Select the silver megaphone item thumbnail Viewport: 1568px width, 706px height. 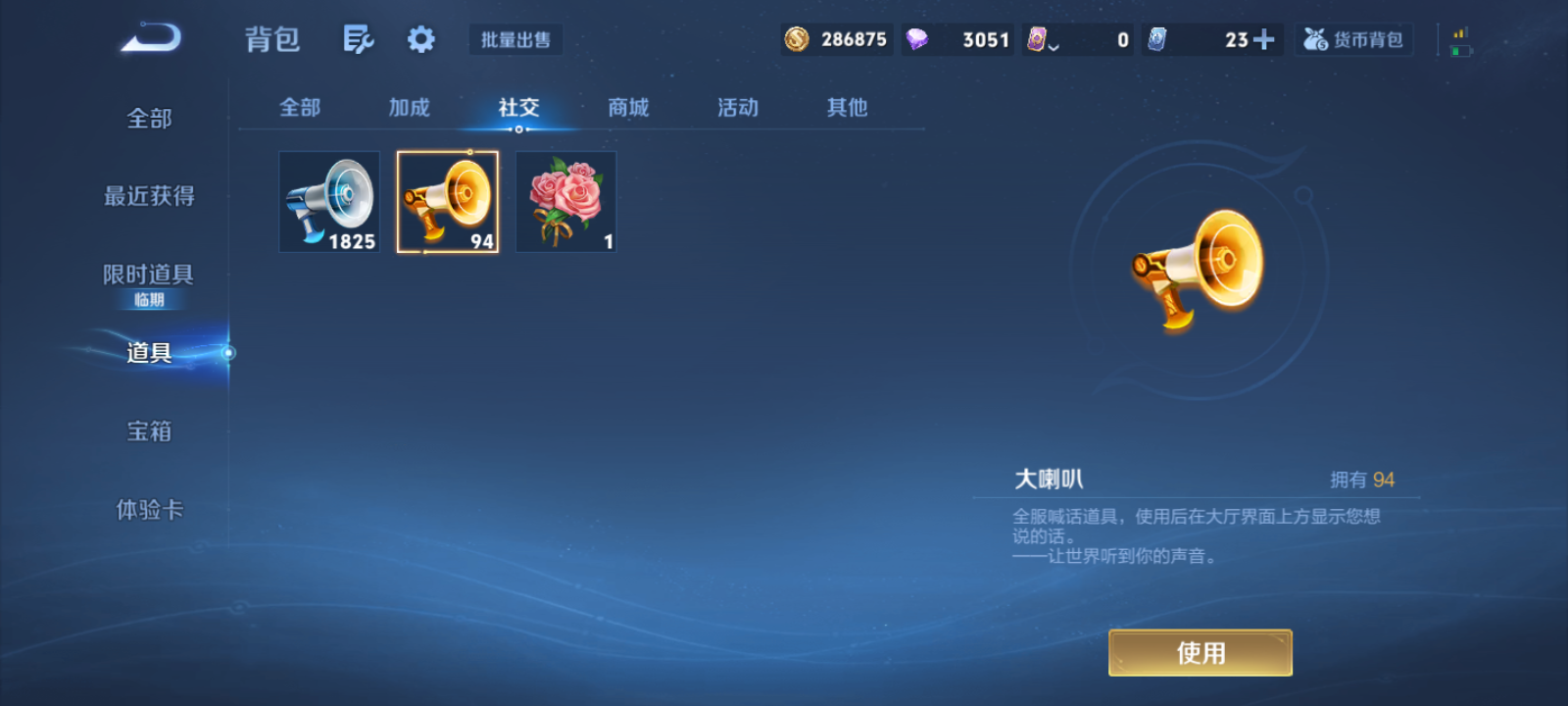[x=328, y=201]
